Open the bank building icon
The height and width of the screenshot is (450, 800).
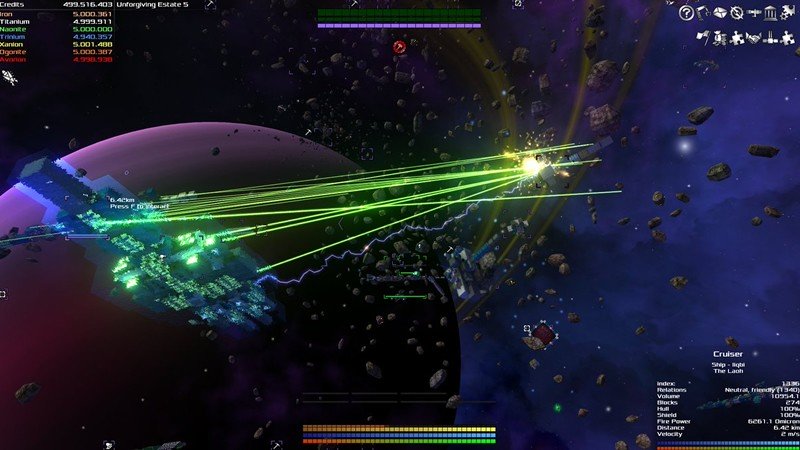770,12
